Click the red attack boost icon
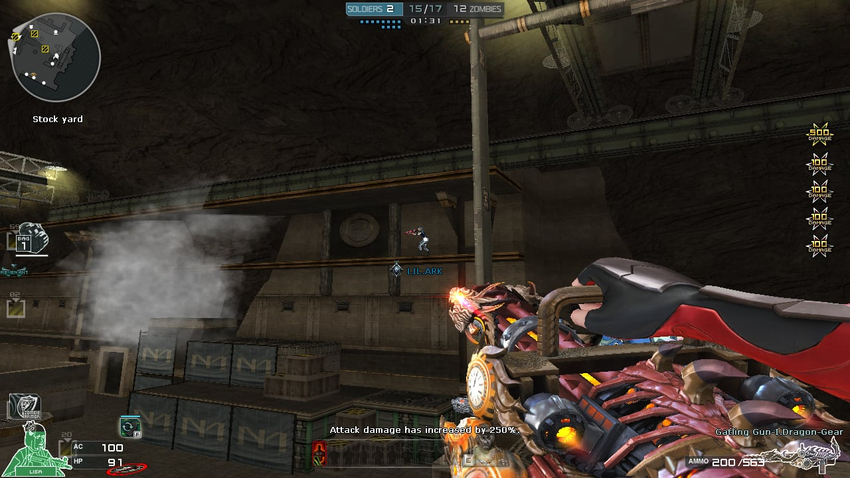 319,452
